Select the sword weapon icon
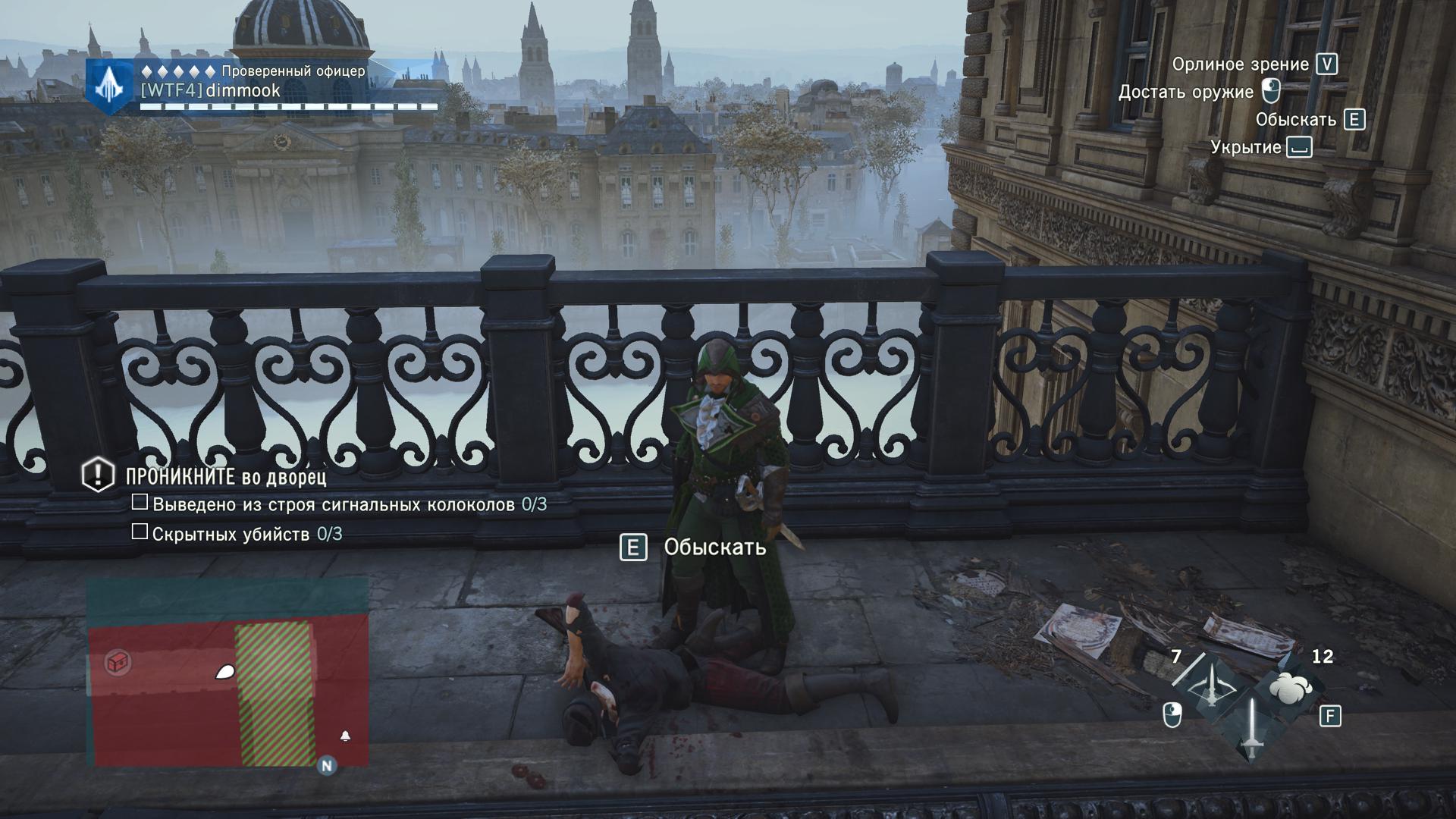 1250,727
